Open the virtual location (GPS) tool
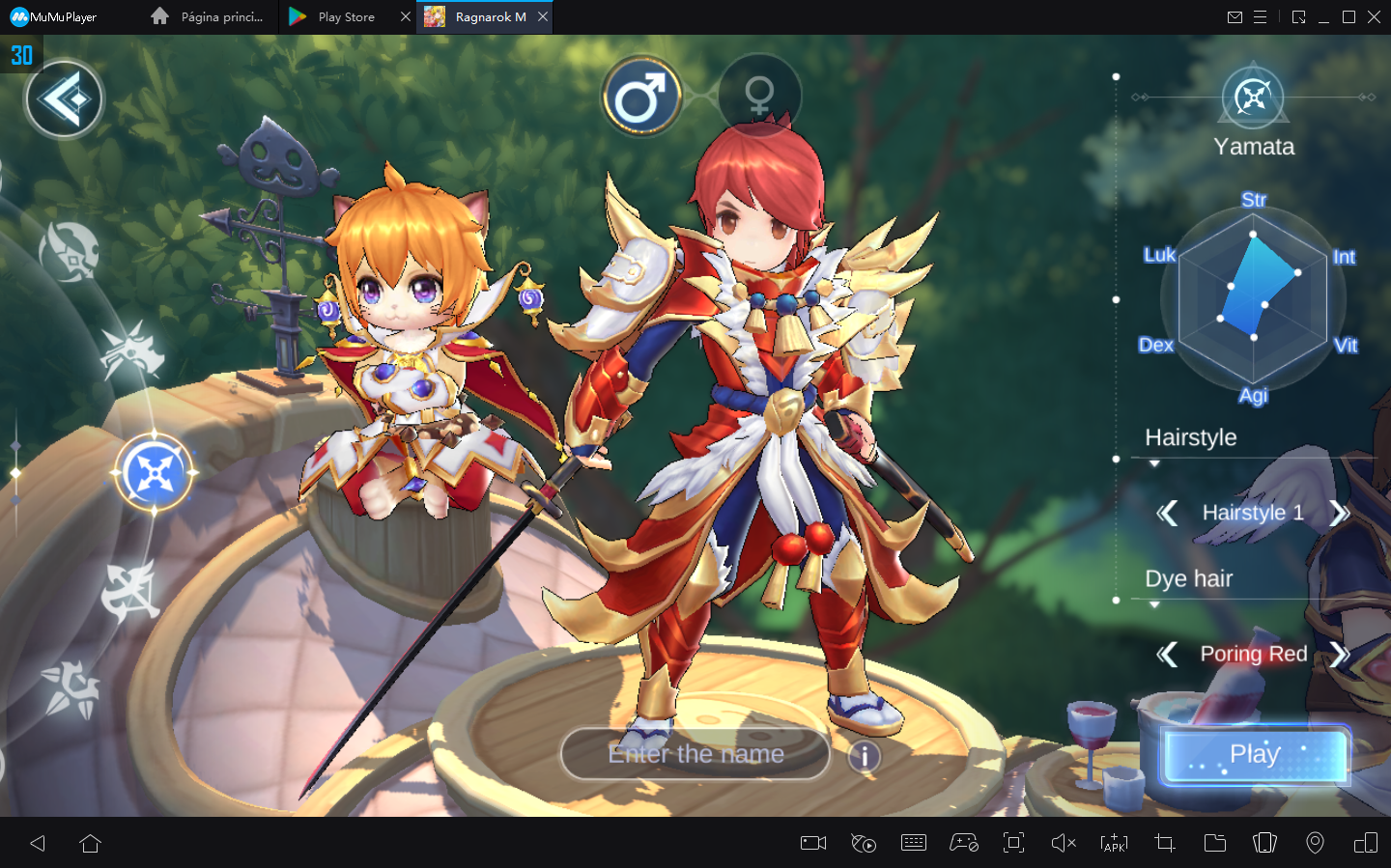 [1316, 843]
